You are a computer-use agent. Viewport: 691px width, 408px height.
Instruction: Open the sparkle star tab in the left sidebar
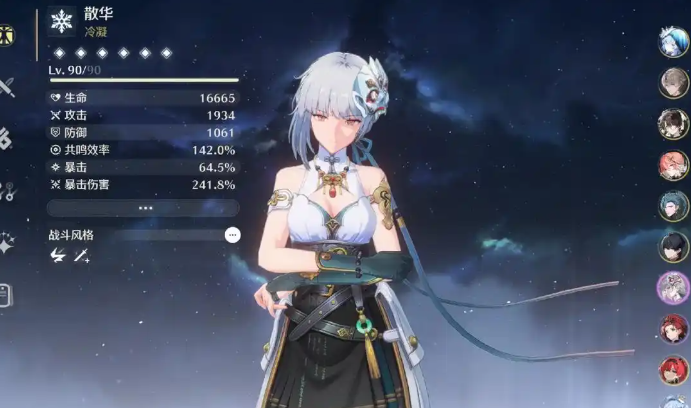tap(6, 241)
